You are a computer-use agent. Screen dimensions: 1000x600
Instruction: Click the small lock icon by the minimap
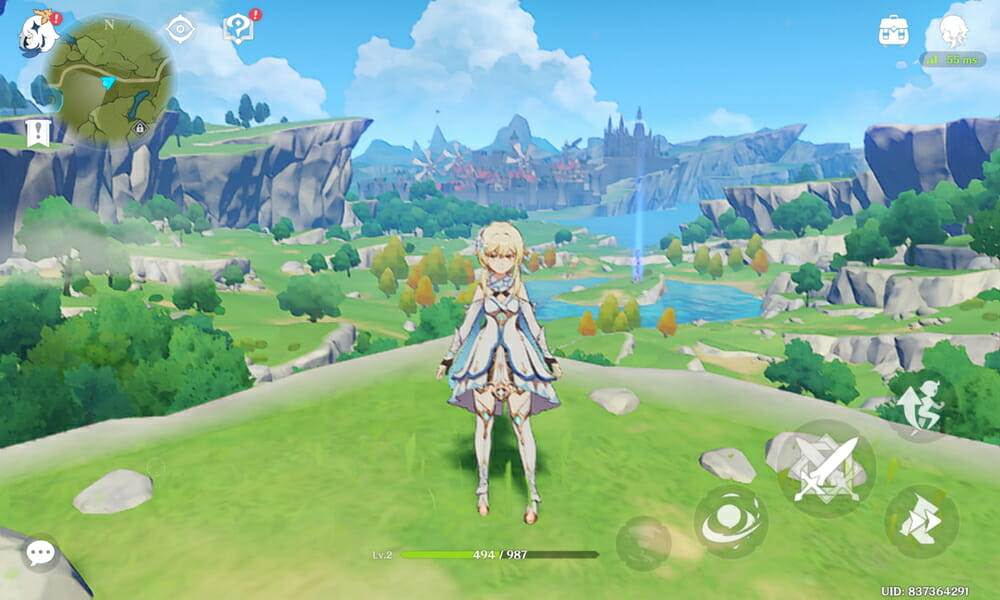tap(139, 128)
